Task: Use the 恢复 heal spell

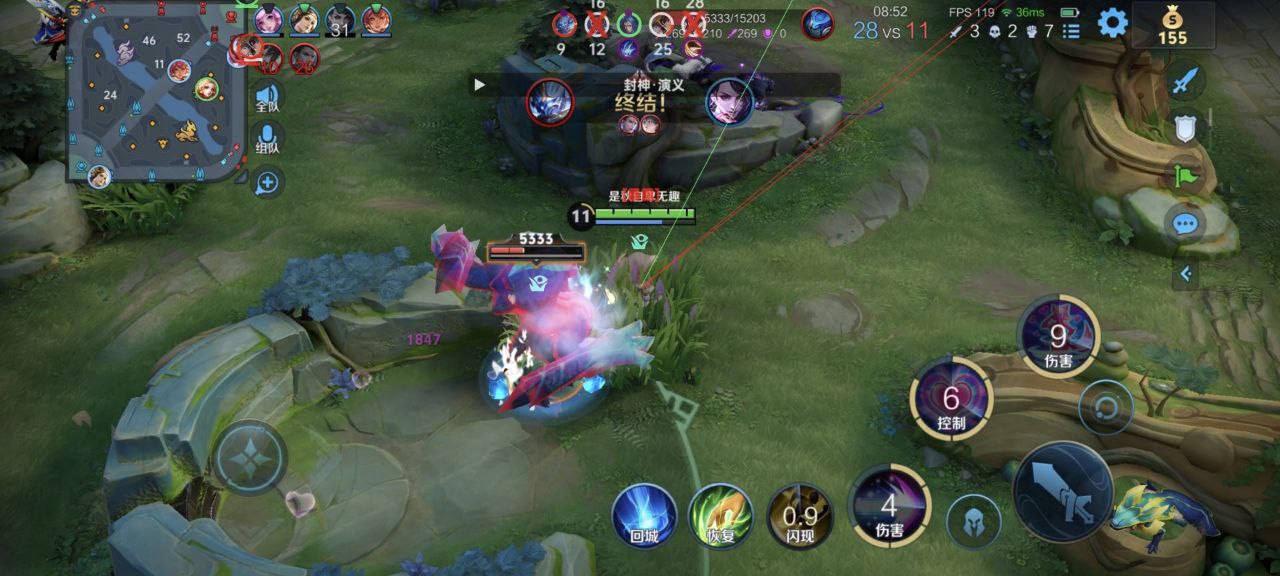Action: click(x=721, y=515)
